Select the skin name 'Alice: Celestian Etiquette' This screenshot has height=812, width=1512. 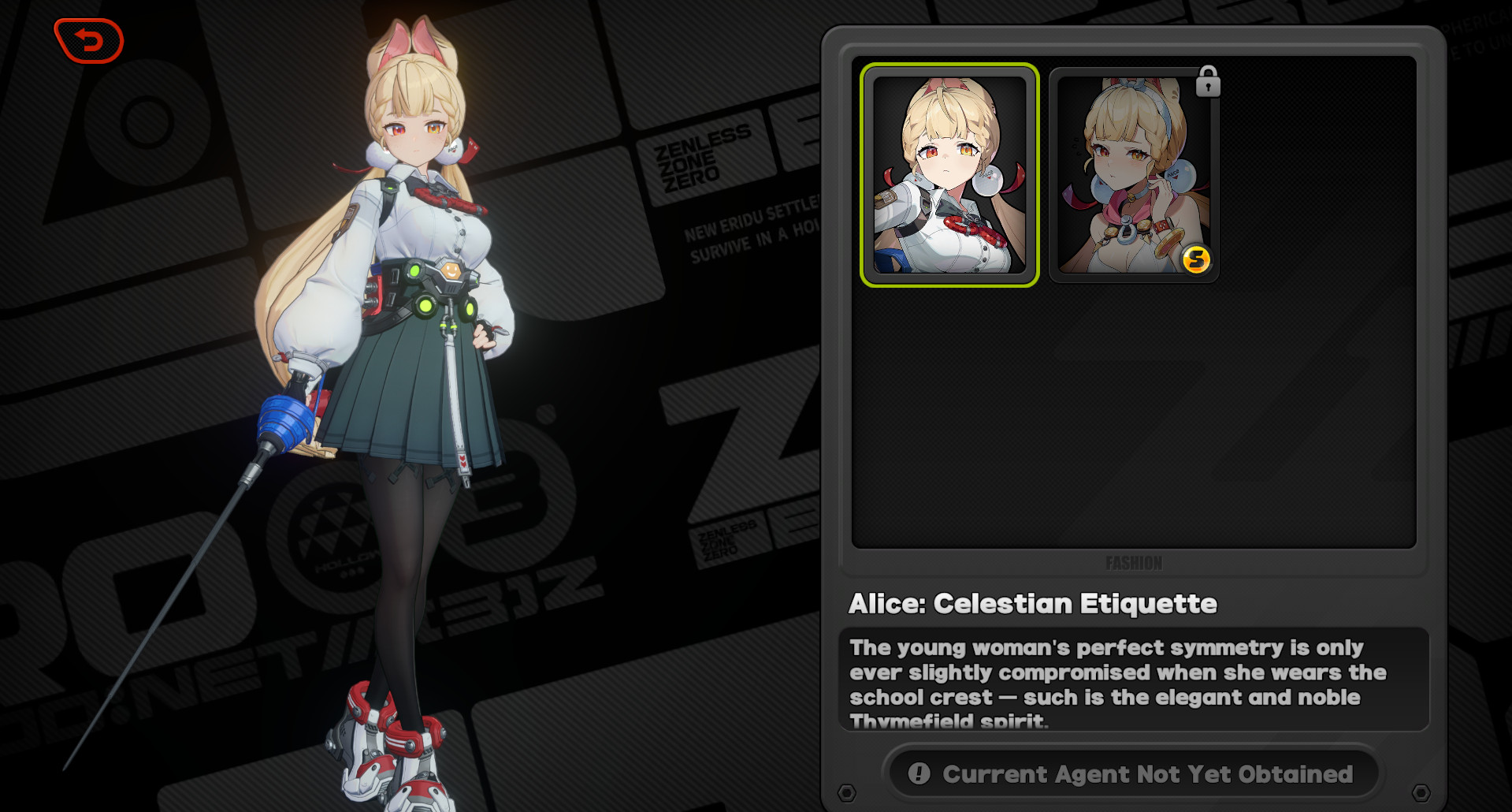pos(1033,603)
